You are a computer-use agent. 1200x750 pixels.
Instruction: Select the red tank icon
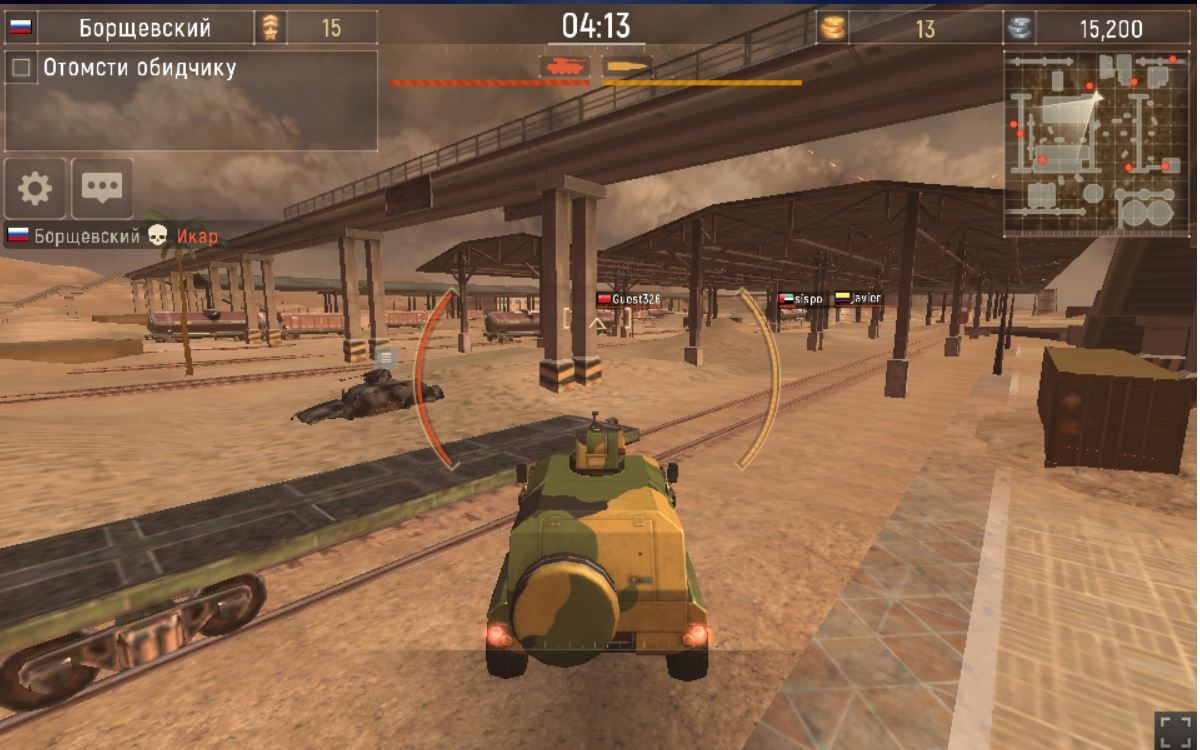tap(564, 67)
